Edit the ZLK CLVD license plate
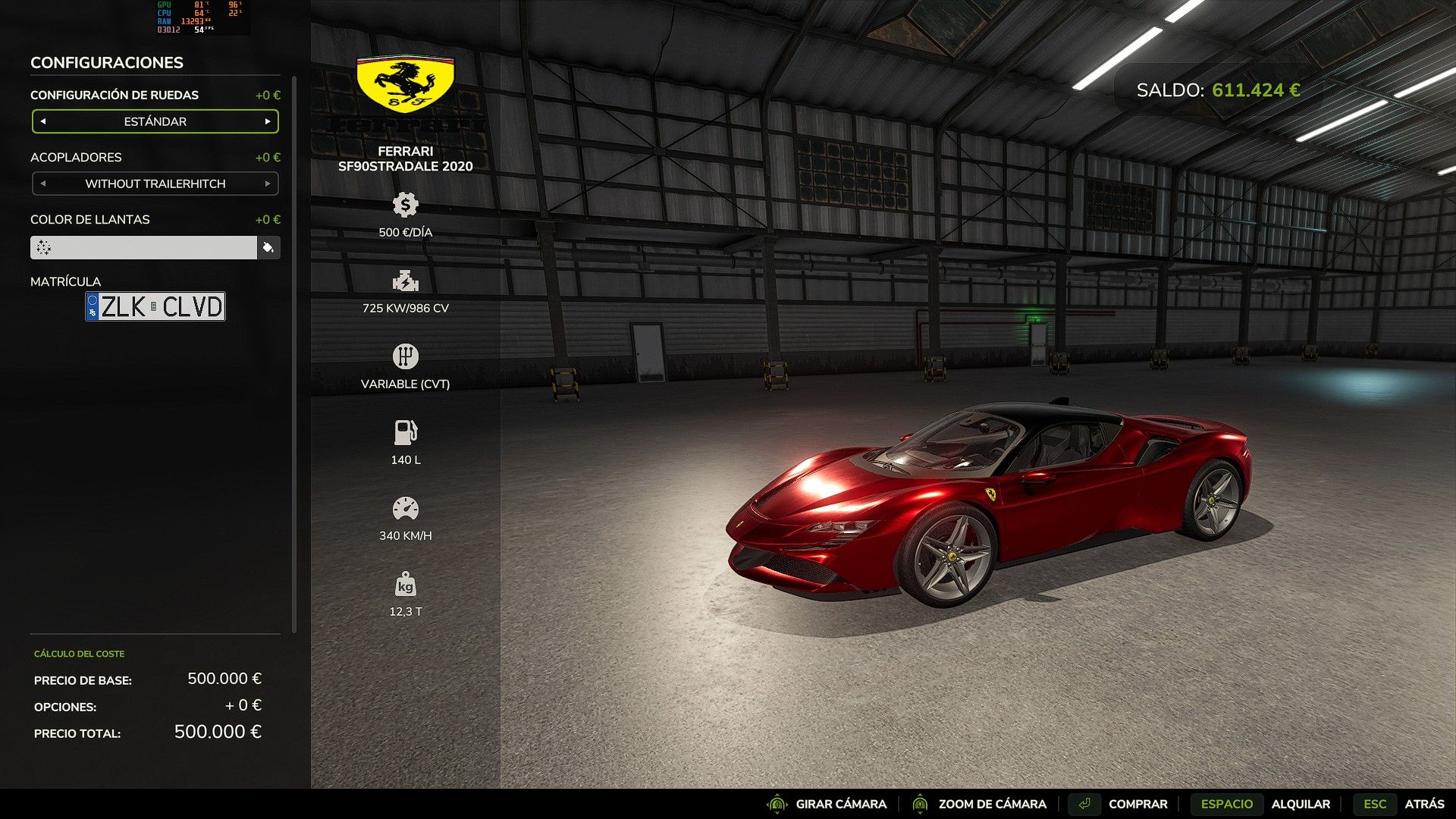The width and height of the screenshot is (1456, 819). coord(155,306)
